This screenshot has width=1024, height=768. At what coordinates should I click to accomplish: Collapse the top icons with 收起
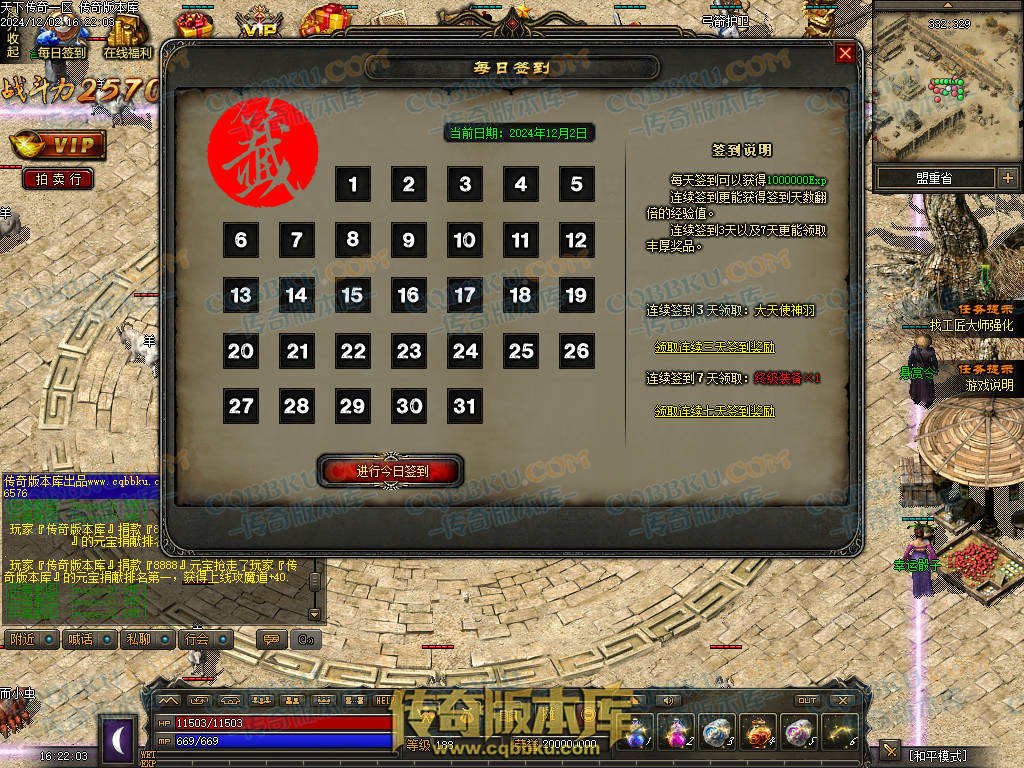[x=12, y=46]
